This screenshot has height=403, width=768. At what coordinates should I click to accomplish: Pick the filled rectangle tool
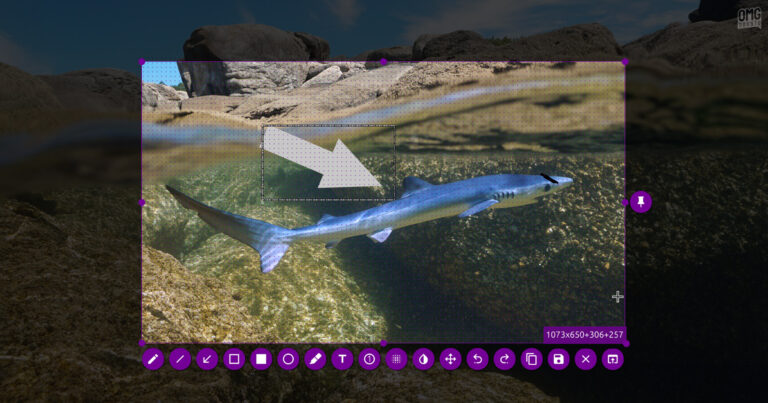click(262, 359)
